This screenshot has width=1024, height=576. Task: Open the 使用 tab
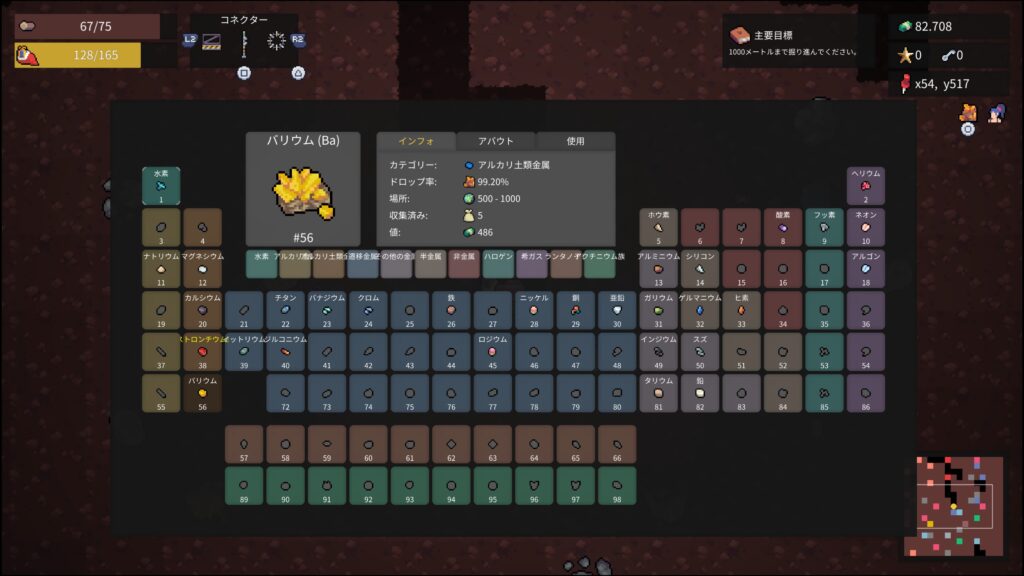click(575, 141)
